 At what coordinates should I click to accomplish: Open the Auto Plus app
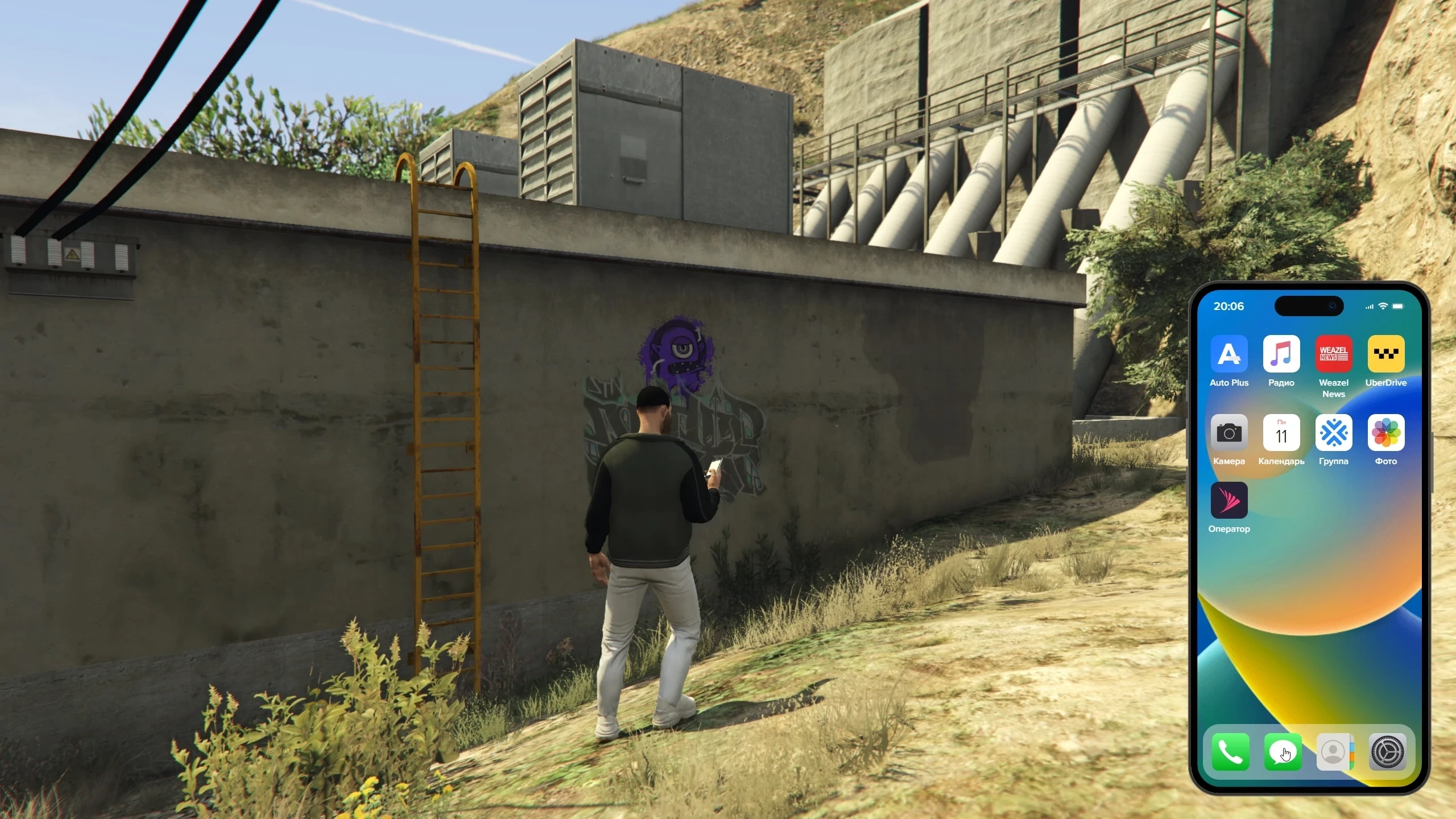coord(1228,354)
